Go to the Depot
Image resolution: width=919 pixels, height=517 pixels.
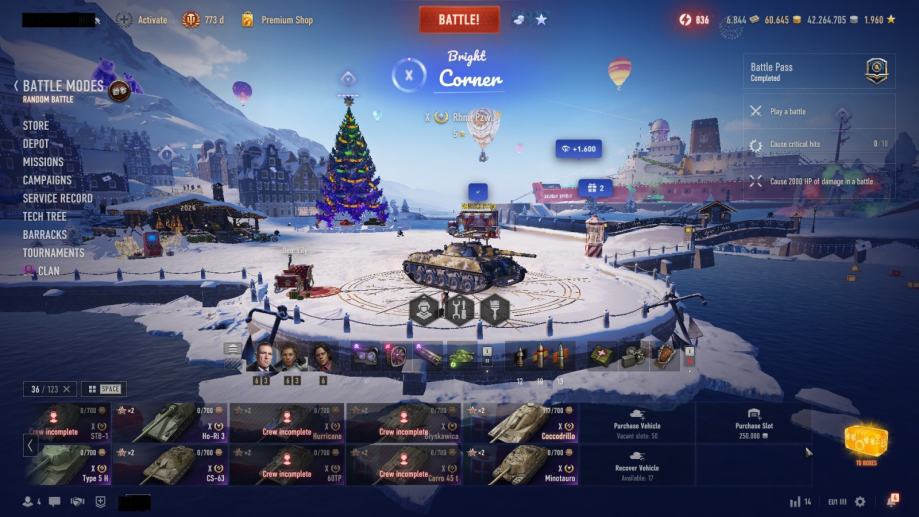(x=36, y=144)
